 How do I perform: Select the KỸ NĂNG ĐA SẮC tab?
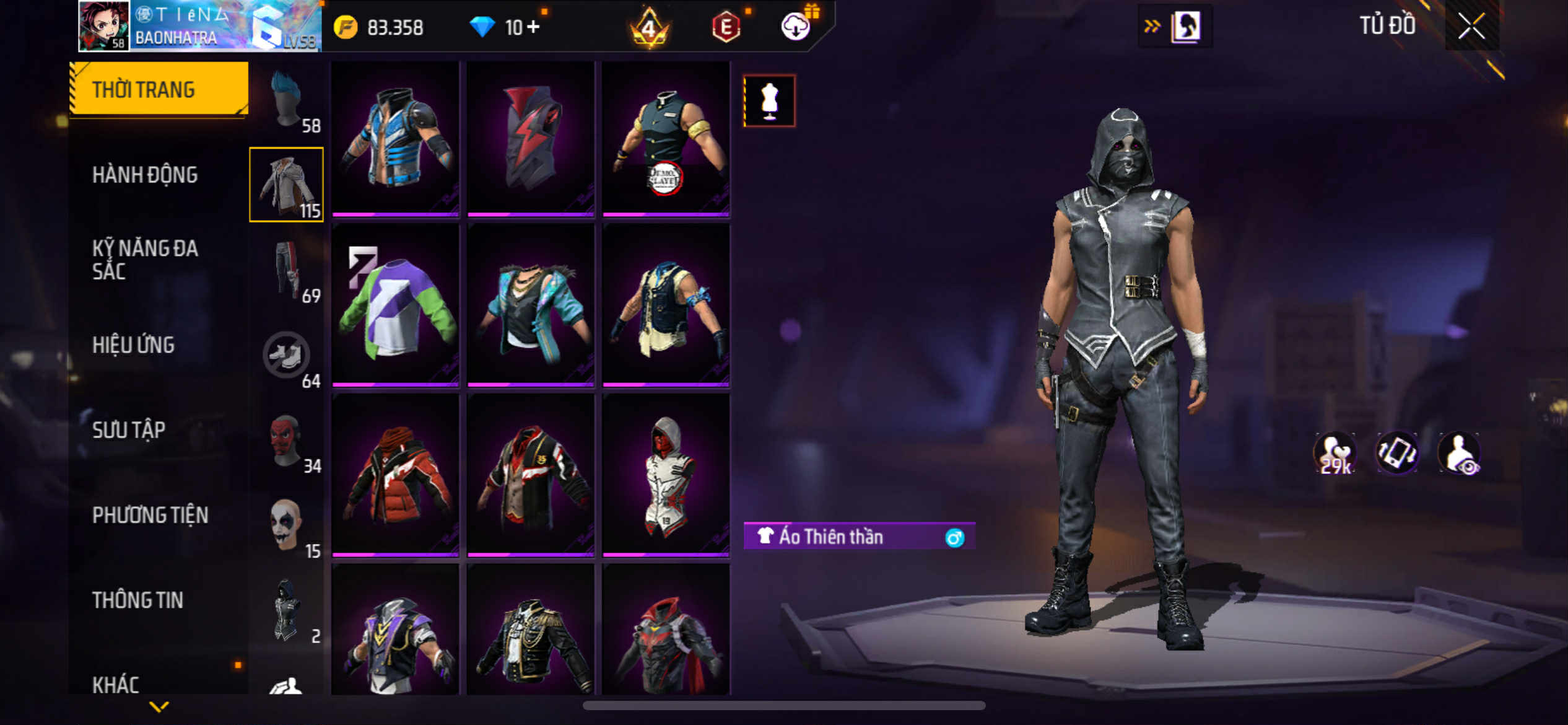145,260
